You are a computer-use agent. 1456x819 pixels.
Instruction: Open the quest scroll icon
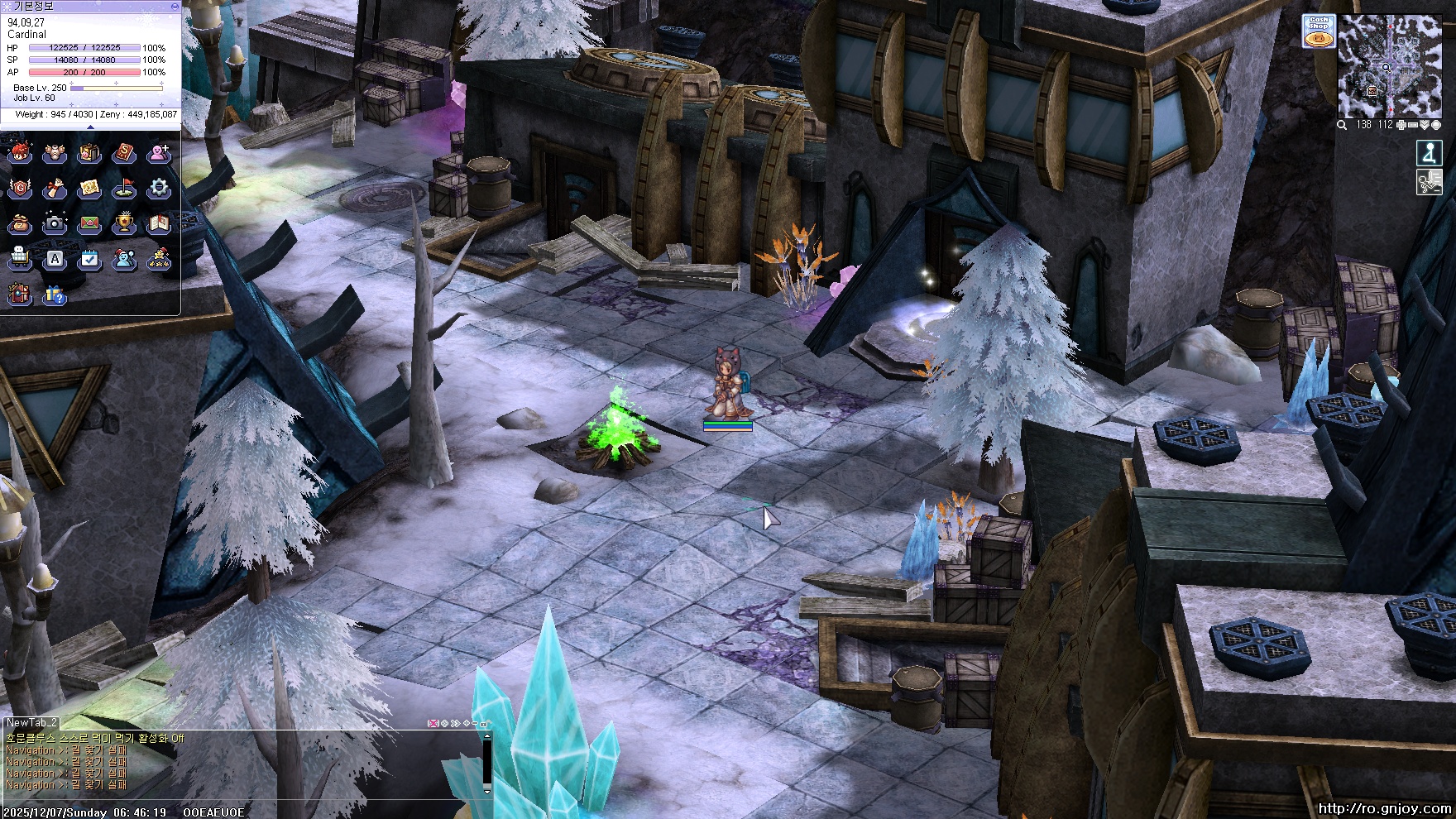(55, 189)
